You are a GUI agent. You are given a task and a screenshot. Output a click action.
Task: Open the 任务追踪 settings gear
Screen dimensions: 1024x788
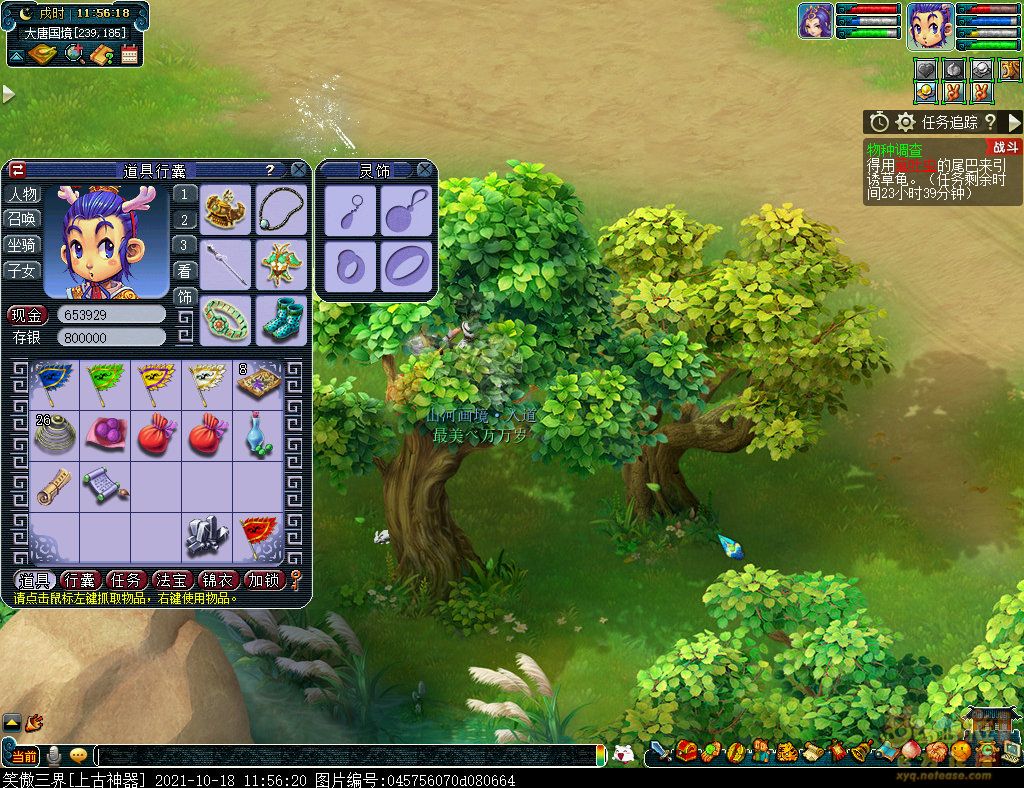(906, 122)
